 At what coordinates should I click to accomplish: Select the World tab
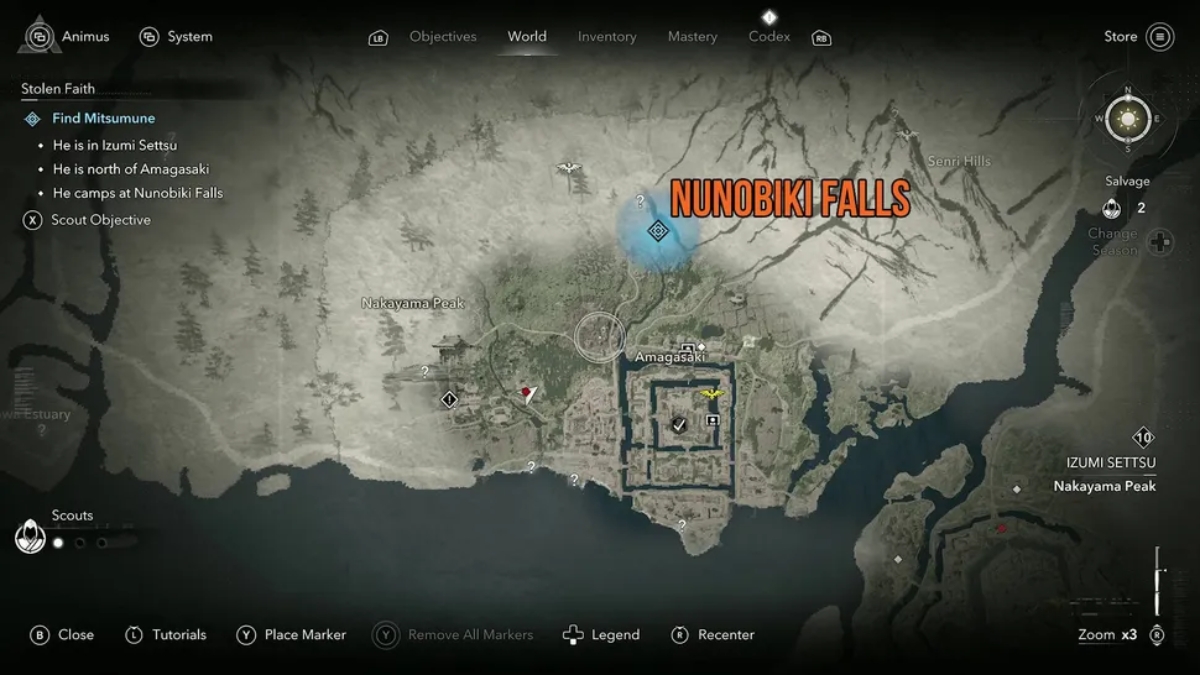(x=526, y=37)
